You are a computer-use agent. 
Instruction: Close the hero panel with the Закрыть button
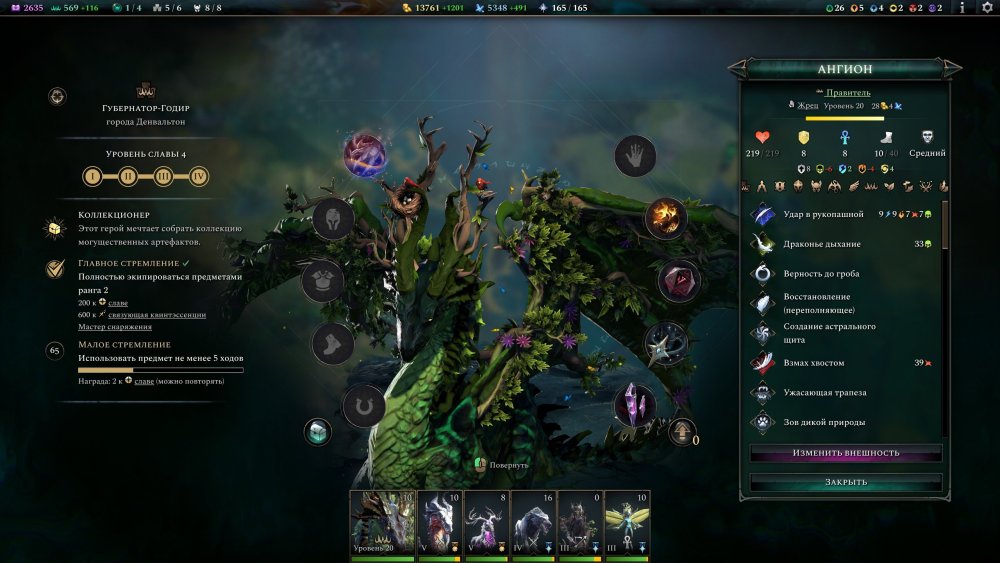tap(846, 482)
